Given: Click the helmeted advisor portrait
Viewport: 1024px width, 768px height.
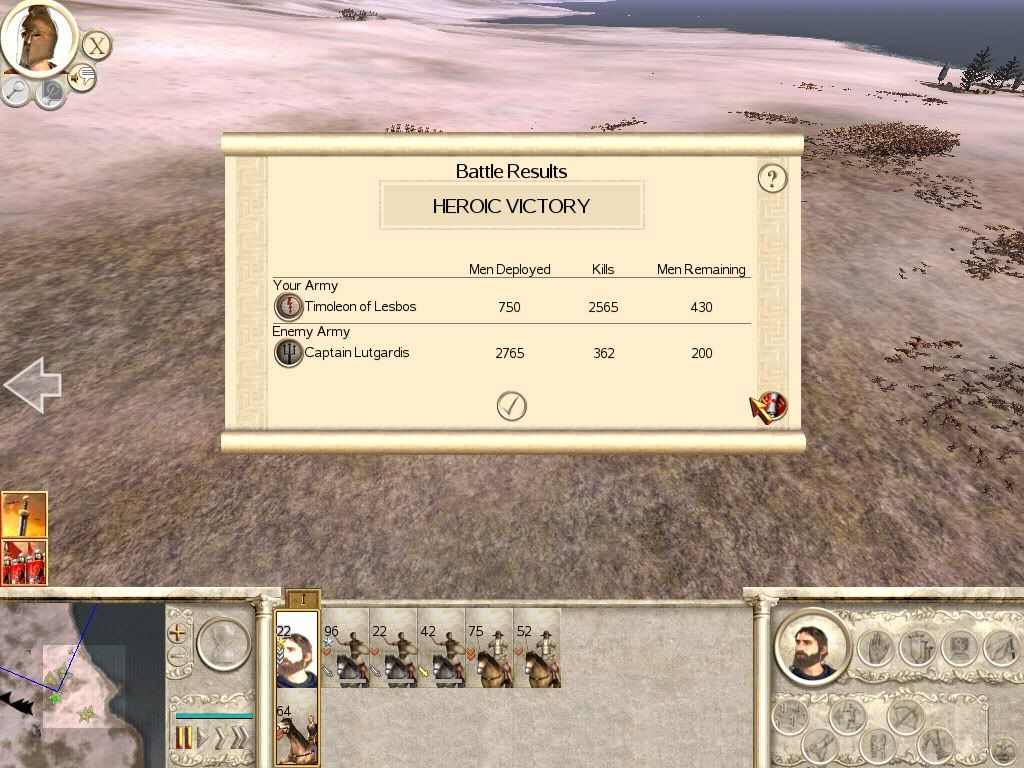Looking at the screenshot, I should tap(39, 37).
